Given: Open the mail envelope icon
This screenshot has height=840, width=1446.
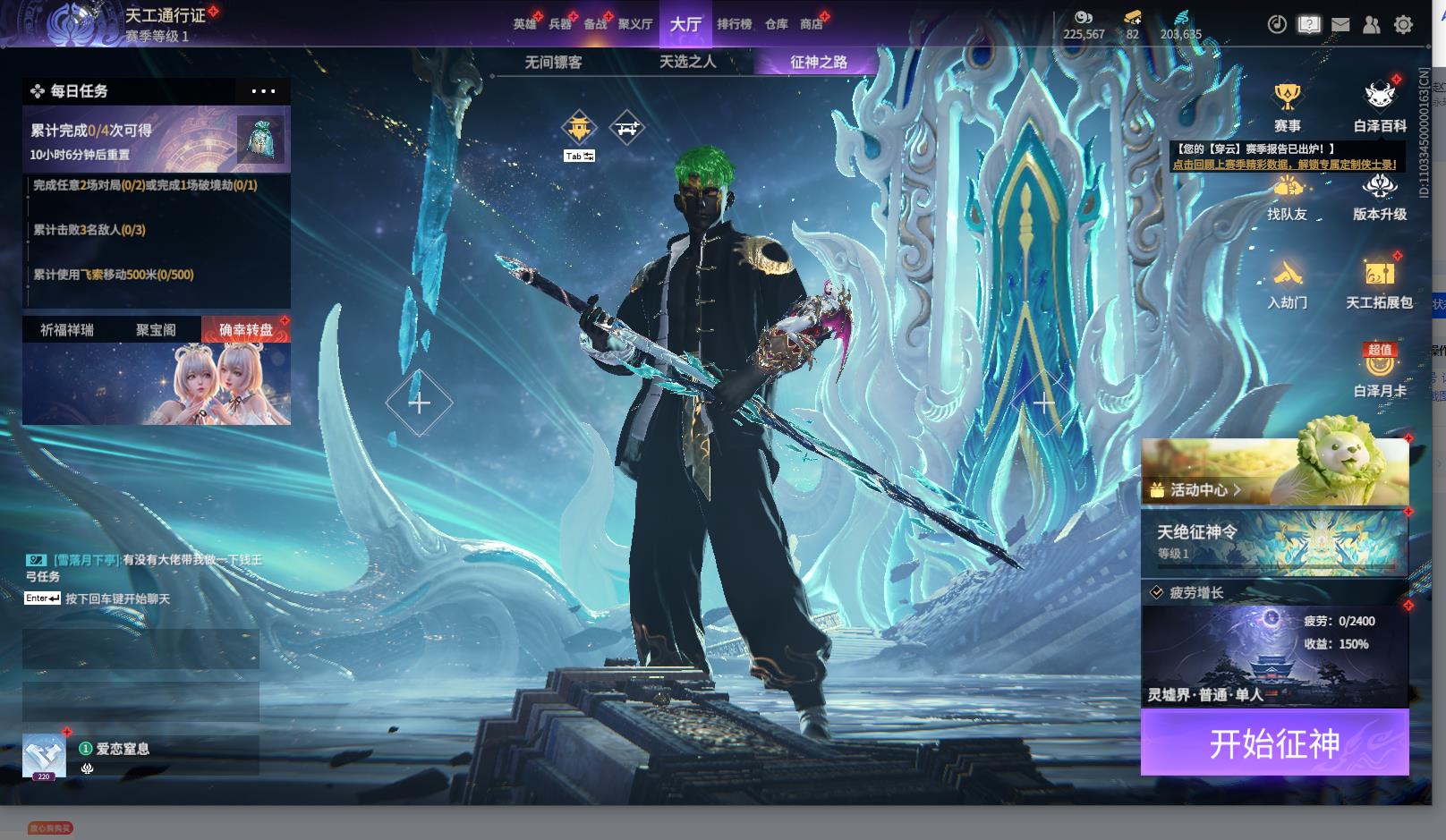Looking at the screenshot, I should tap(1340, 25).
